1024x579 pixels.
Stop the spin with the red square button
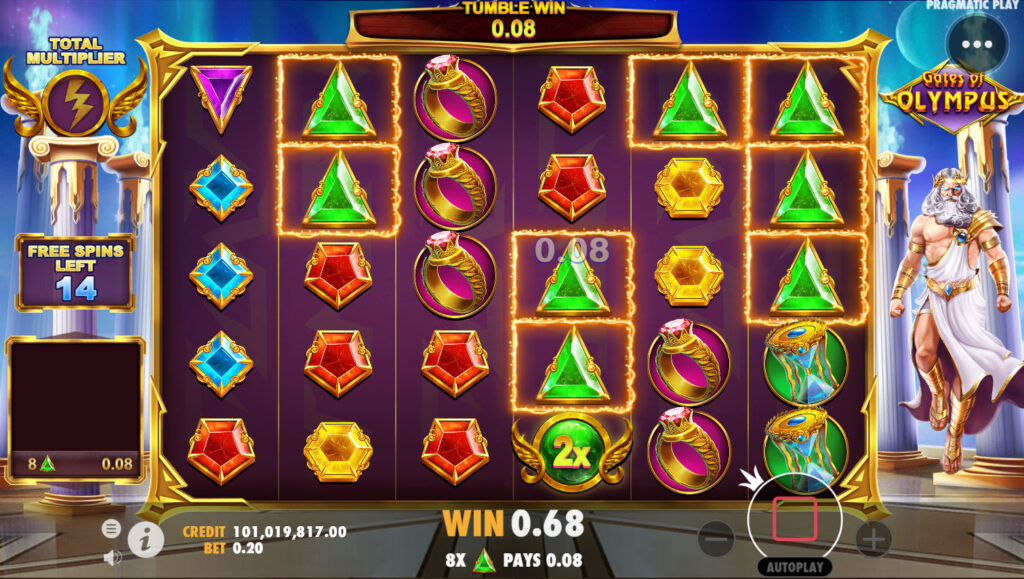(794, 519)
